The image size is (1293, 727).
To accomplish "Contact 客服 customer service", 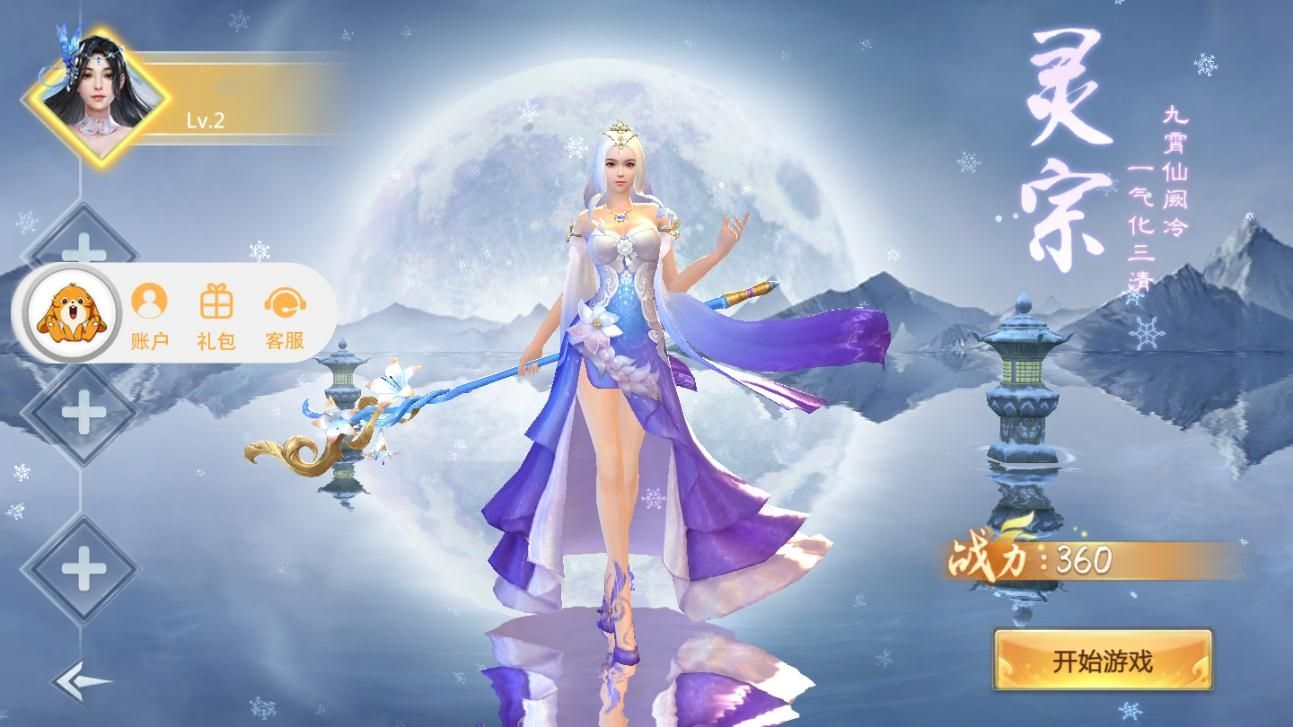I will click(285, 314).
